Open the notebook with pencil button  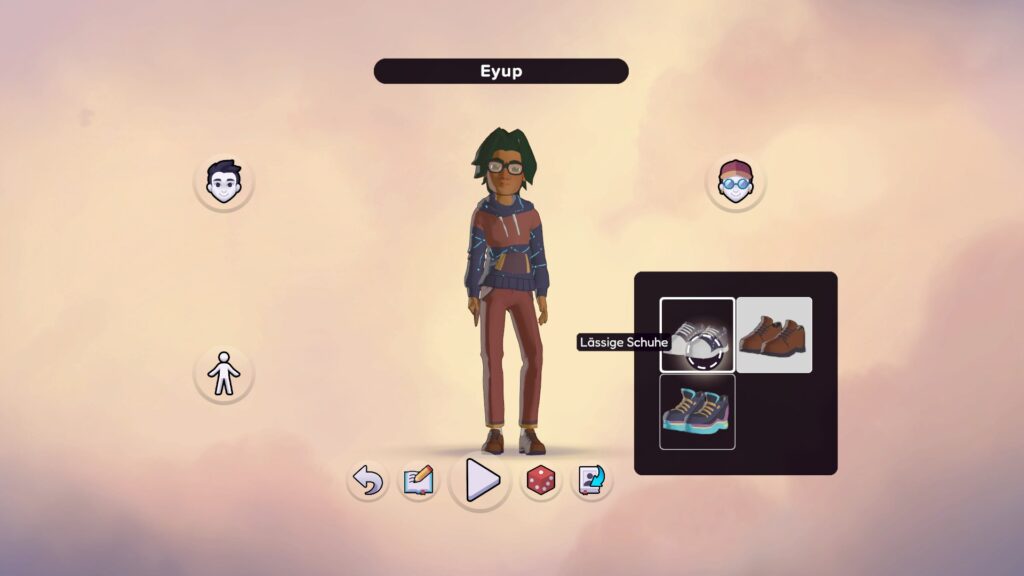tap(418, 482)
